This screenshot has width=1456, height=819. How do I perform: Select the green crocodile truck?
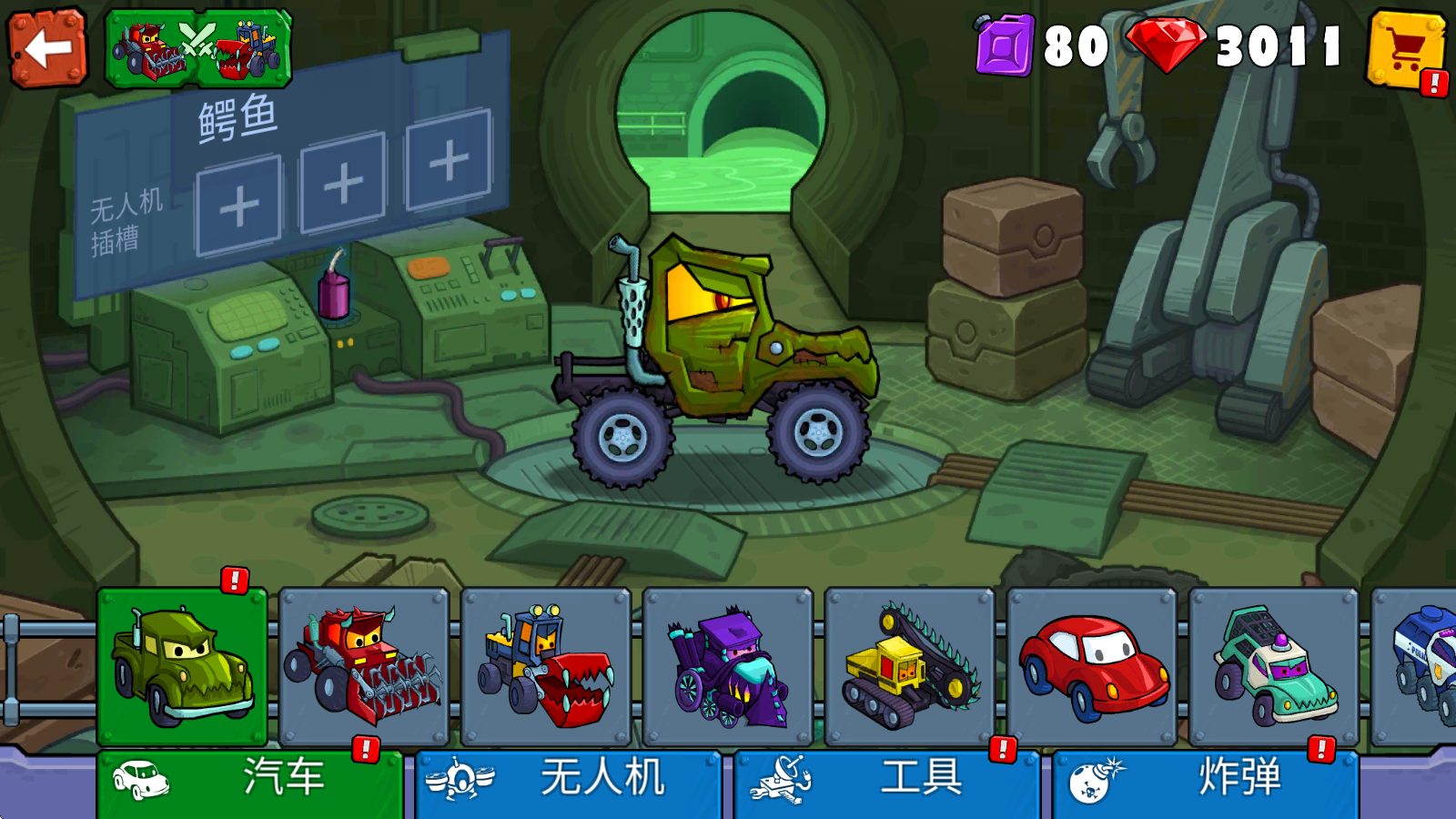click(x=182, y=666)
